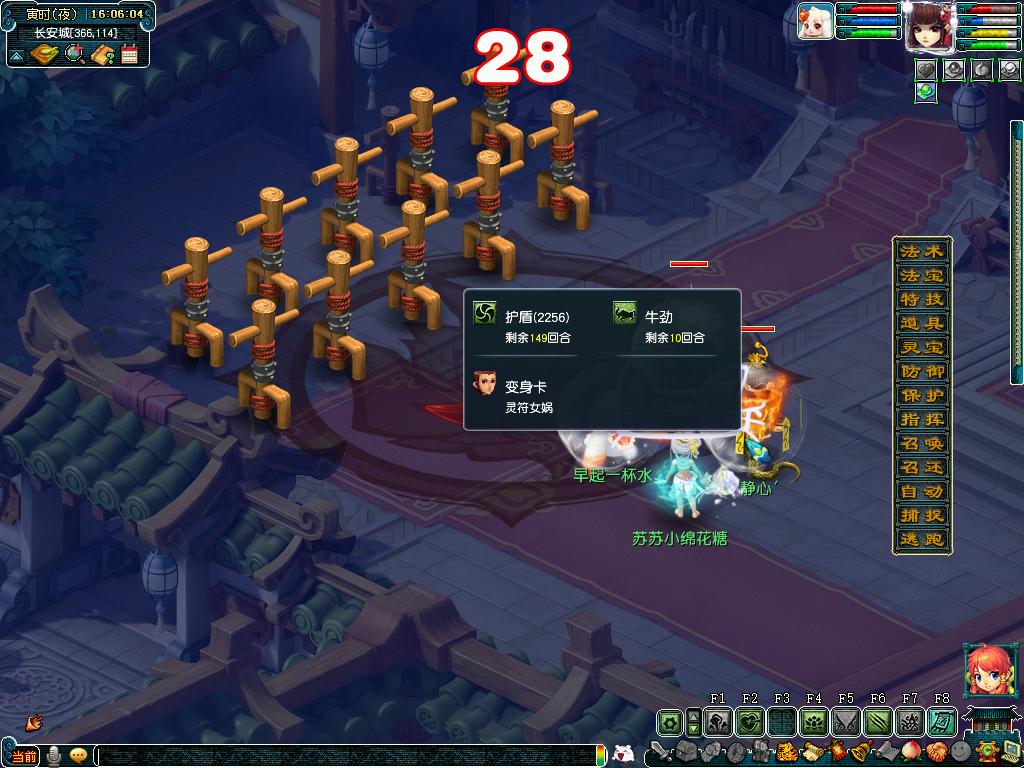Choose the 法宝 (magic treasure) command
The width and height of the screenshot is (1024, 768).
tap(921, 276)
